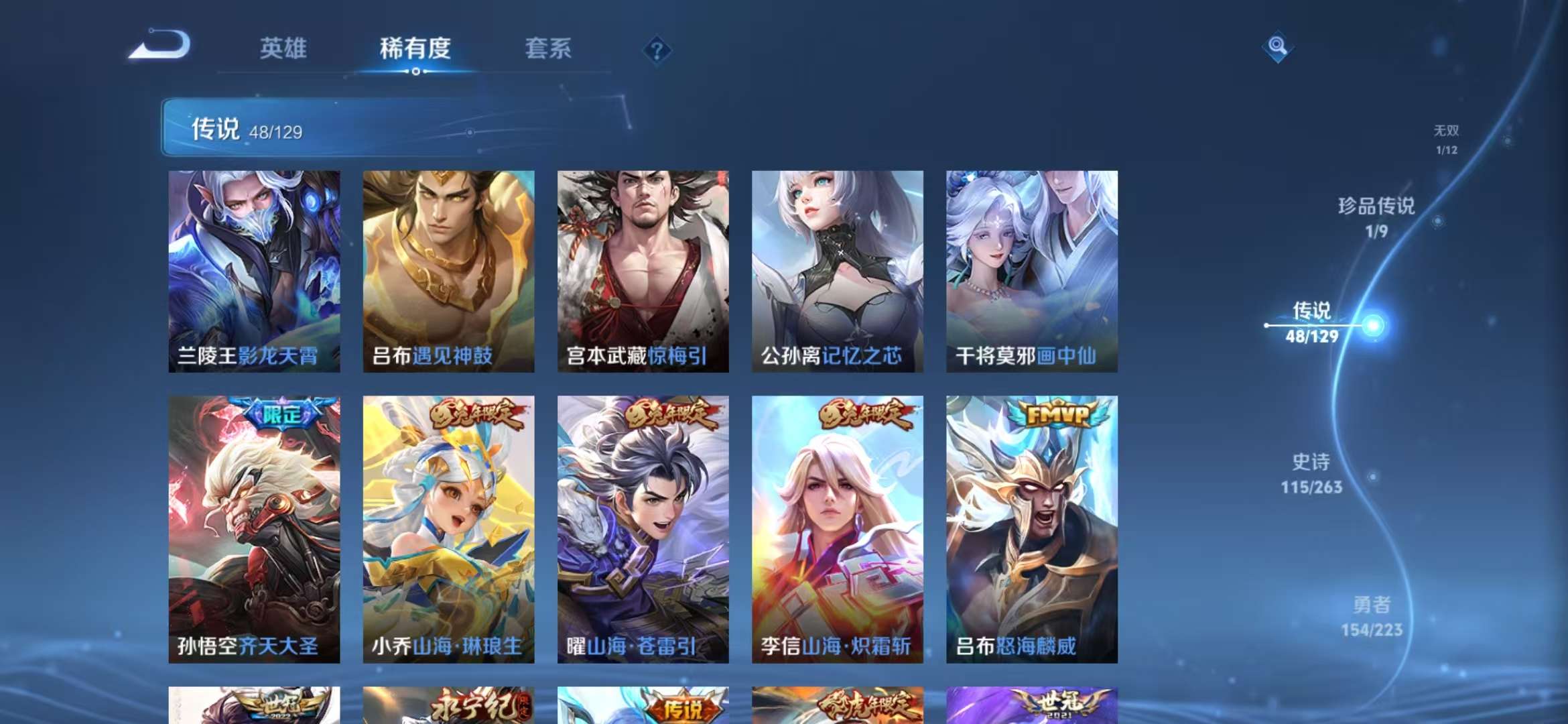Open the 宫本武藏惊梅引 skin card
The height and width of the screenshot is (724, 1568).
click(x=641, y=268)
